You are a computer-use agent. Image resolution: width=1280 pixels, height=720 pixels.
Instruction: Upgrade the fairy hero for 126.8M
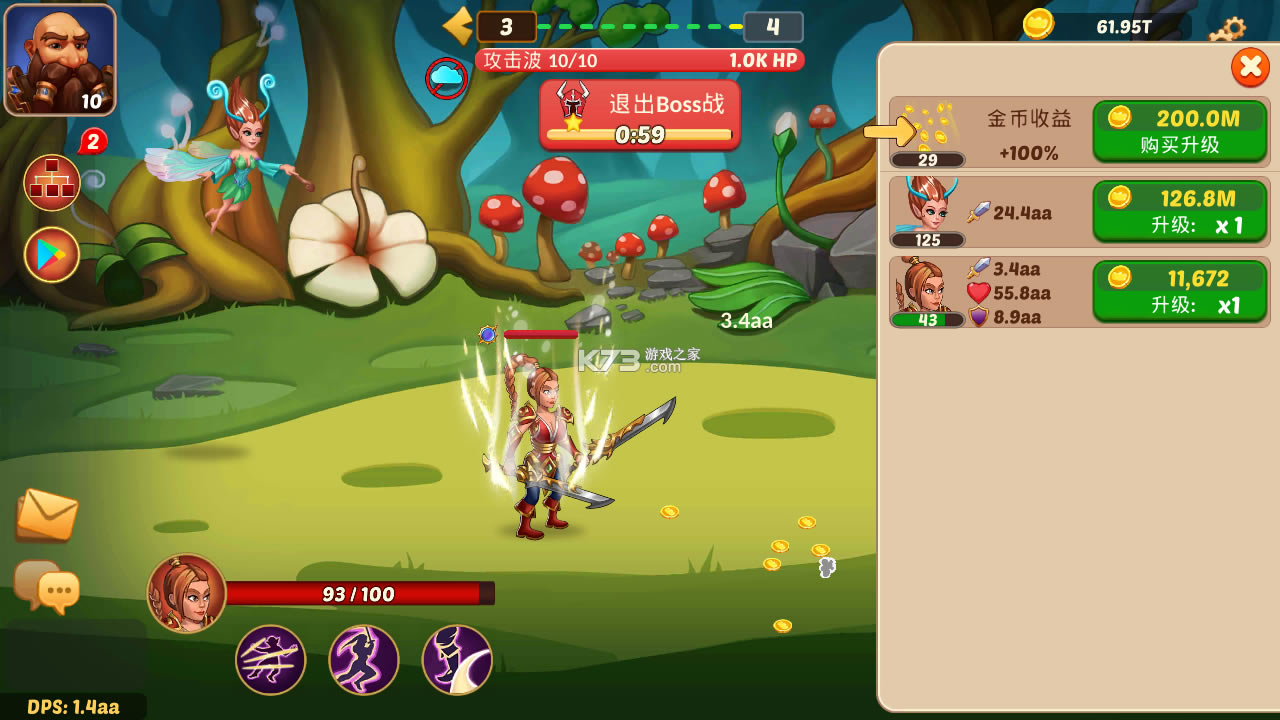(x=1180, y=211)
